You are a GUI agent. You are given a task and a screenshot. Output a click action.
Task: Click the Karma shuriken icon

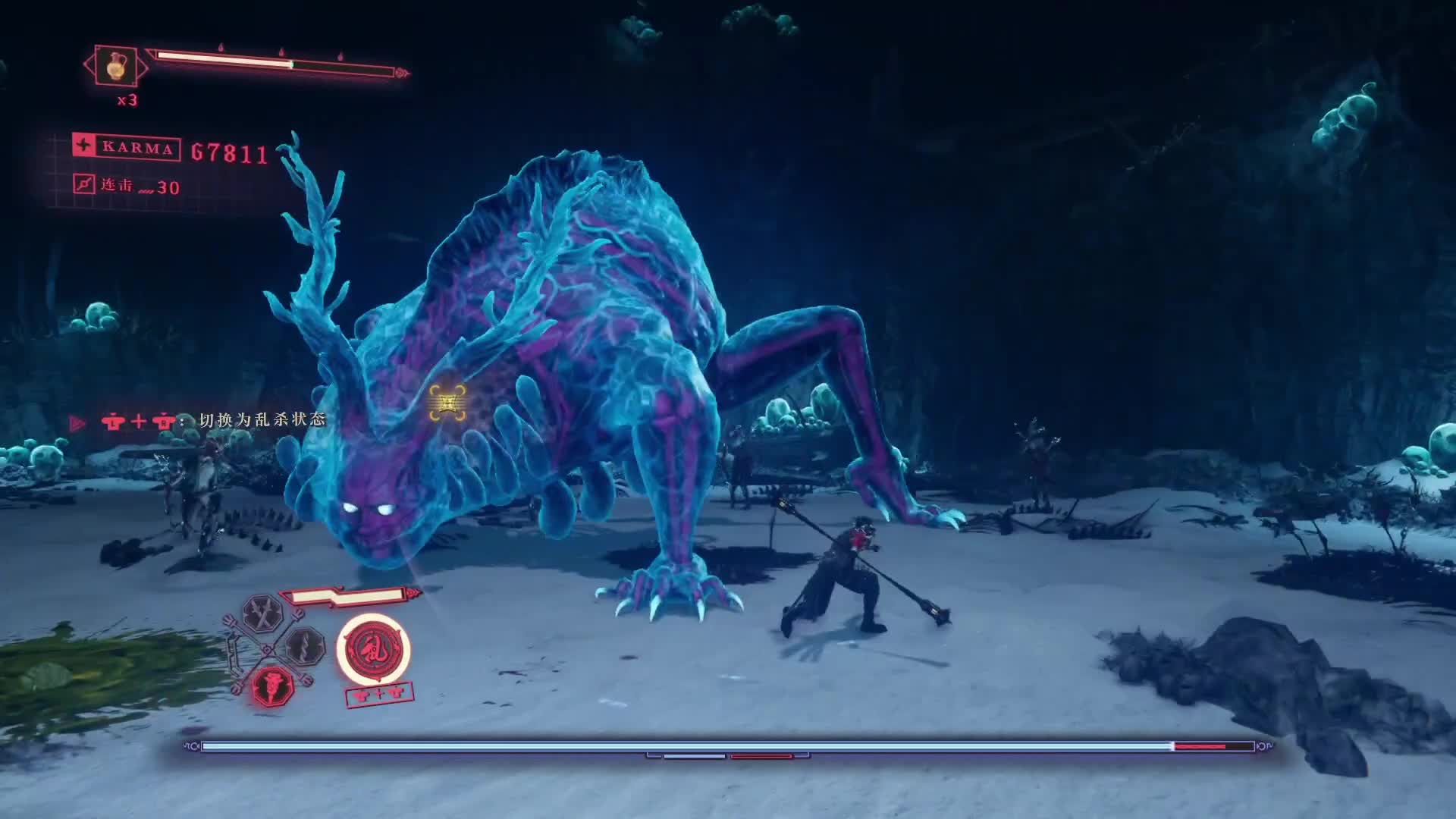point(83,146)
